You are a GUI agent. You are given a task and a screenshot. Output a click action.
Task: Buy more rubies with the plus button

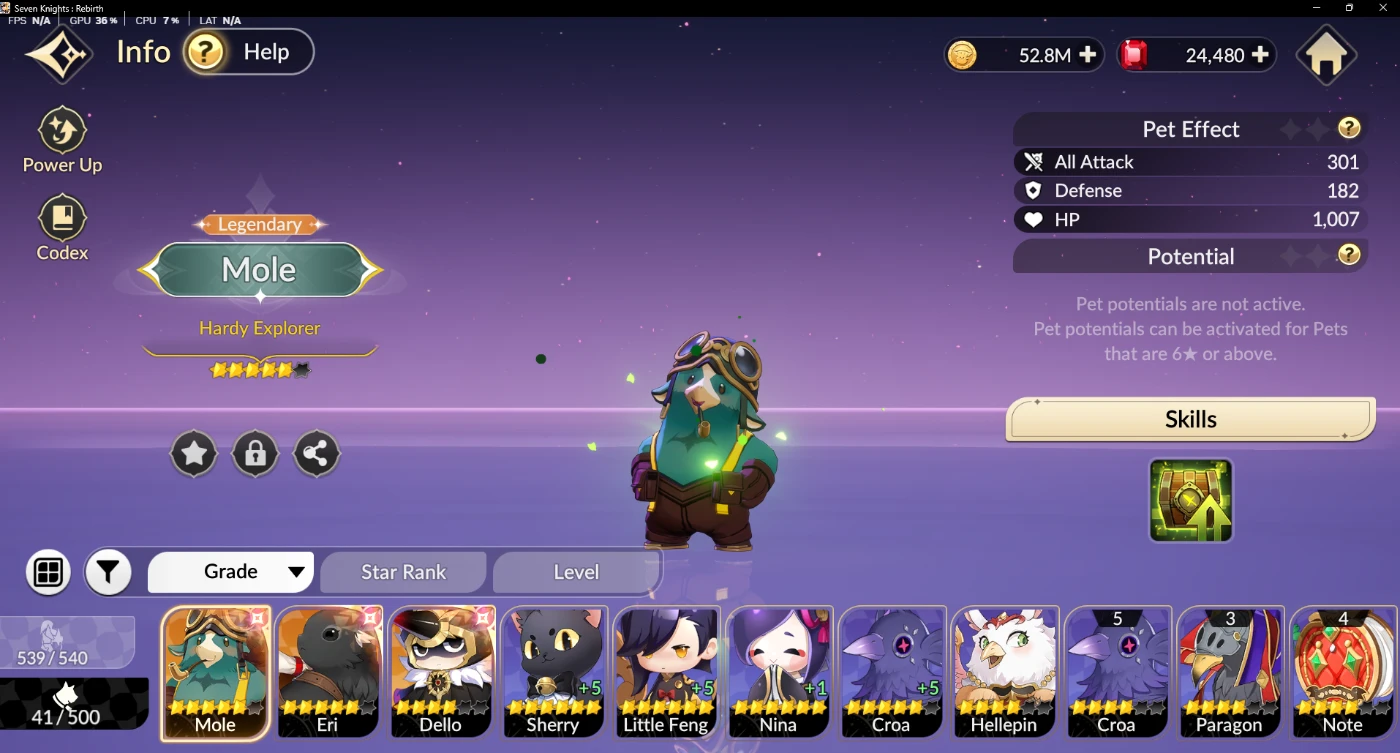tap(1260, 55)
